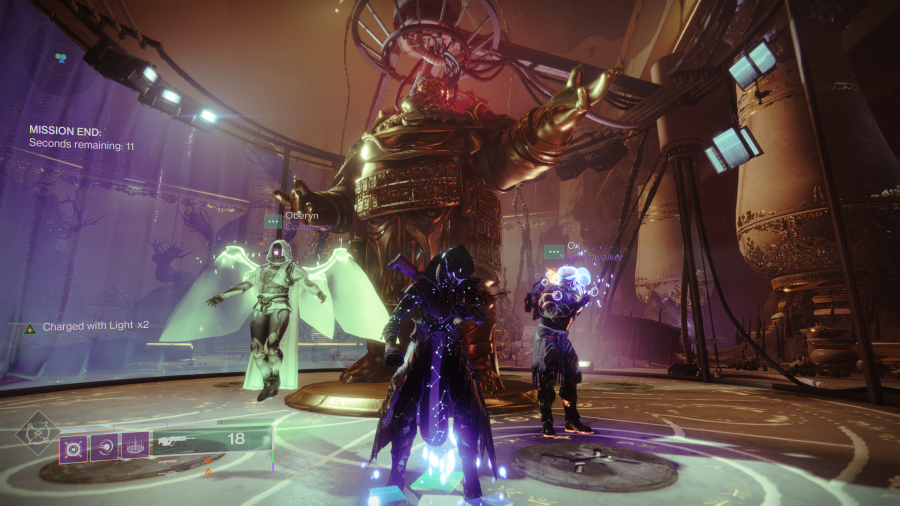Activate the grenade ability icon
This screenshot has width=900, height=506.
coord(74,446)
